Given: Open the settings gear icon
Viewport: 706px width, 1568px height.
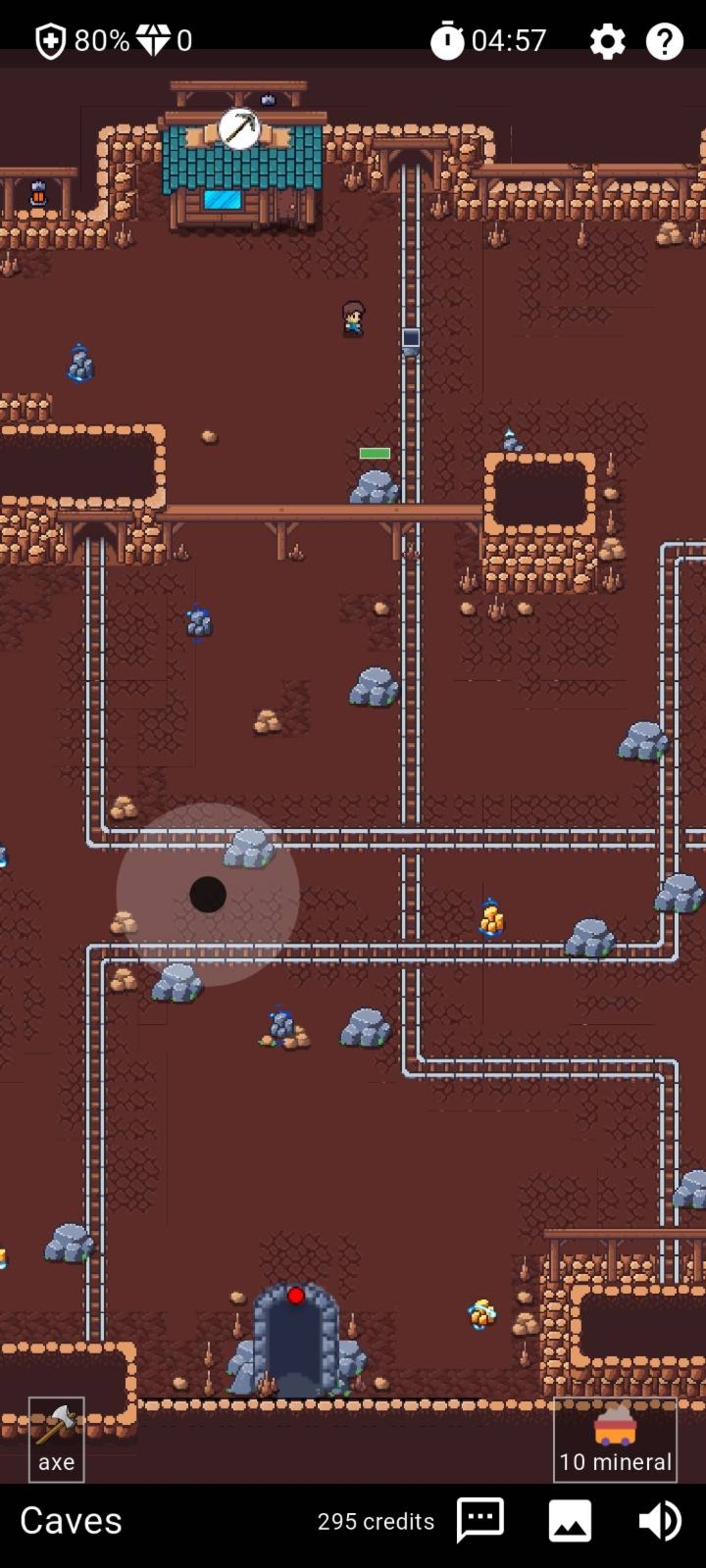Looking at the screenshot, I should tap(607, 41).
